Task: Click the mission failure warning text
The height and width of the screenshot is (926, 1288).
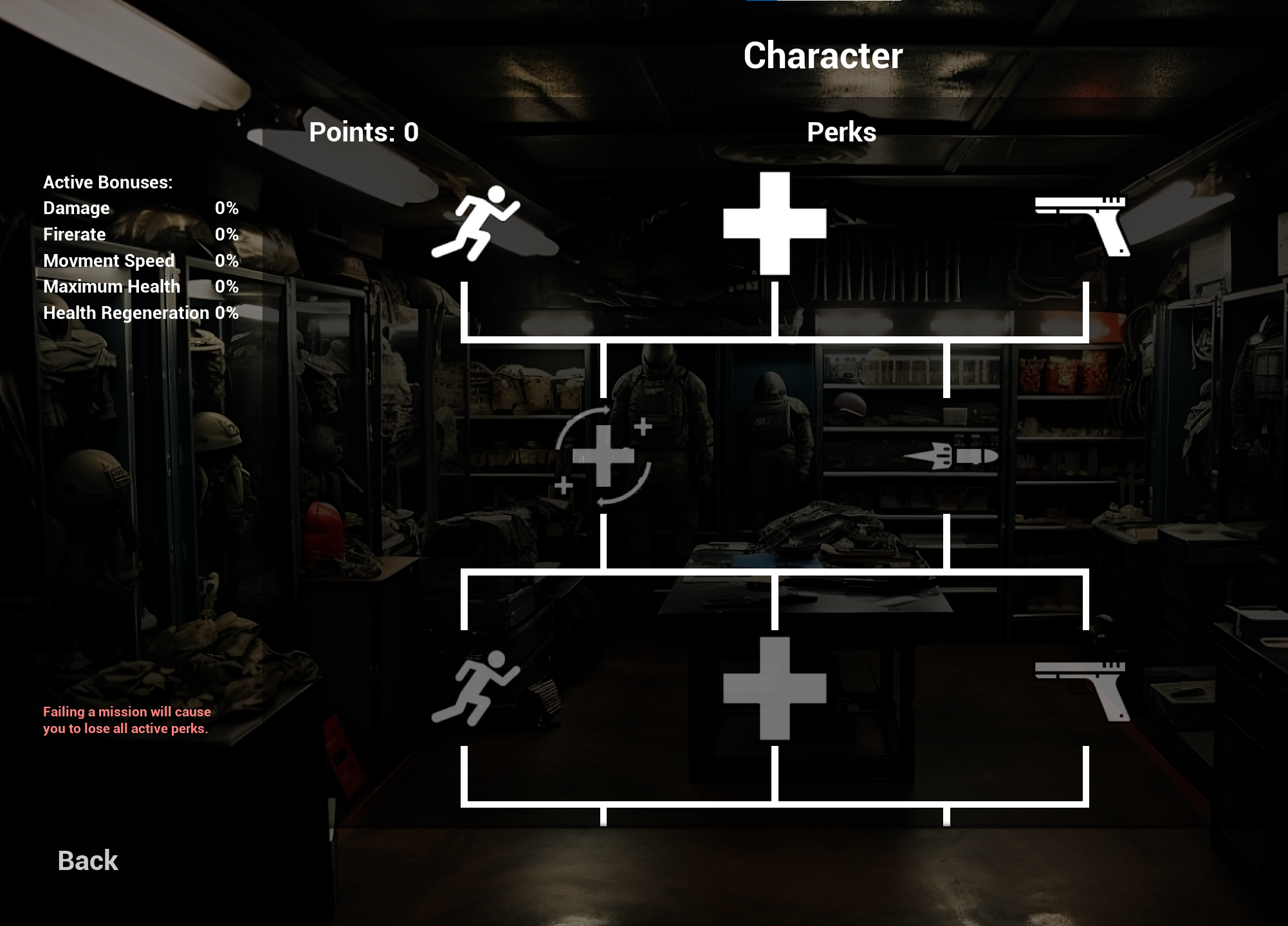Action: click(126, 720)
